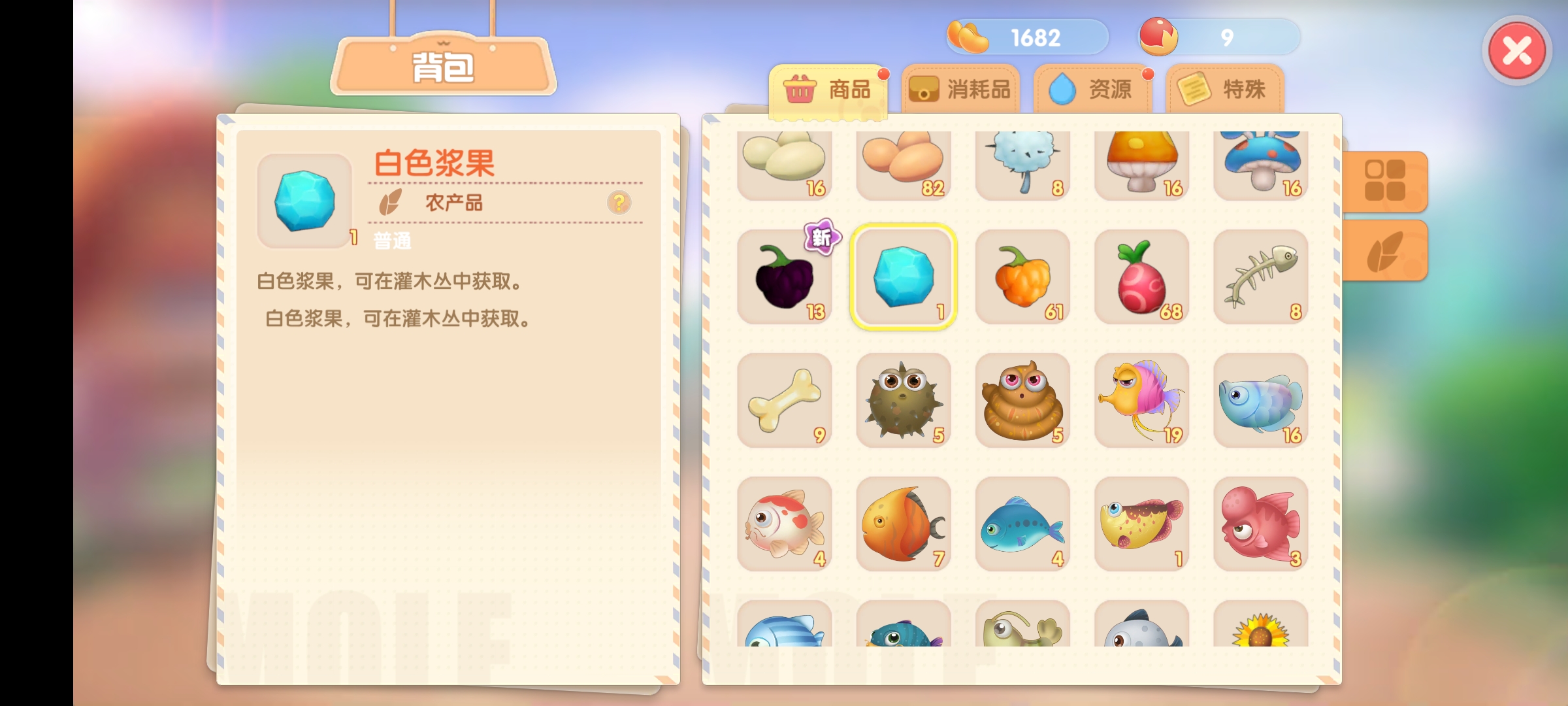Open the 特殊 special items tab

click(1223, 88)
